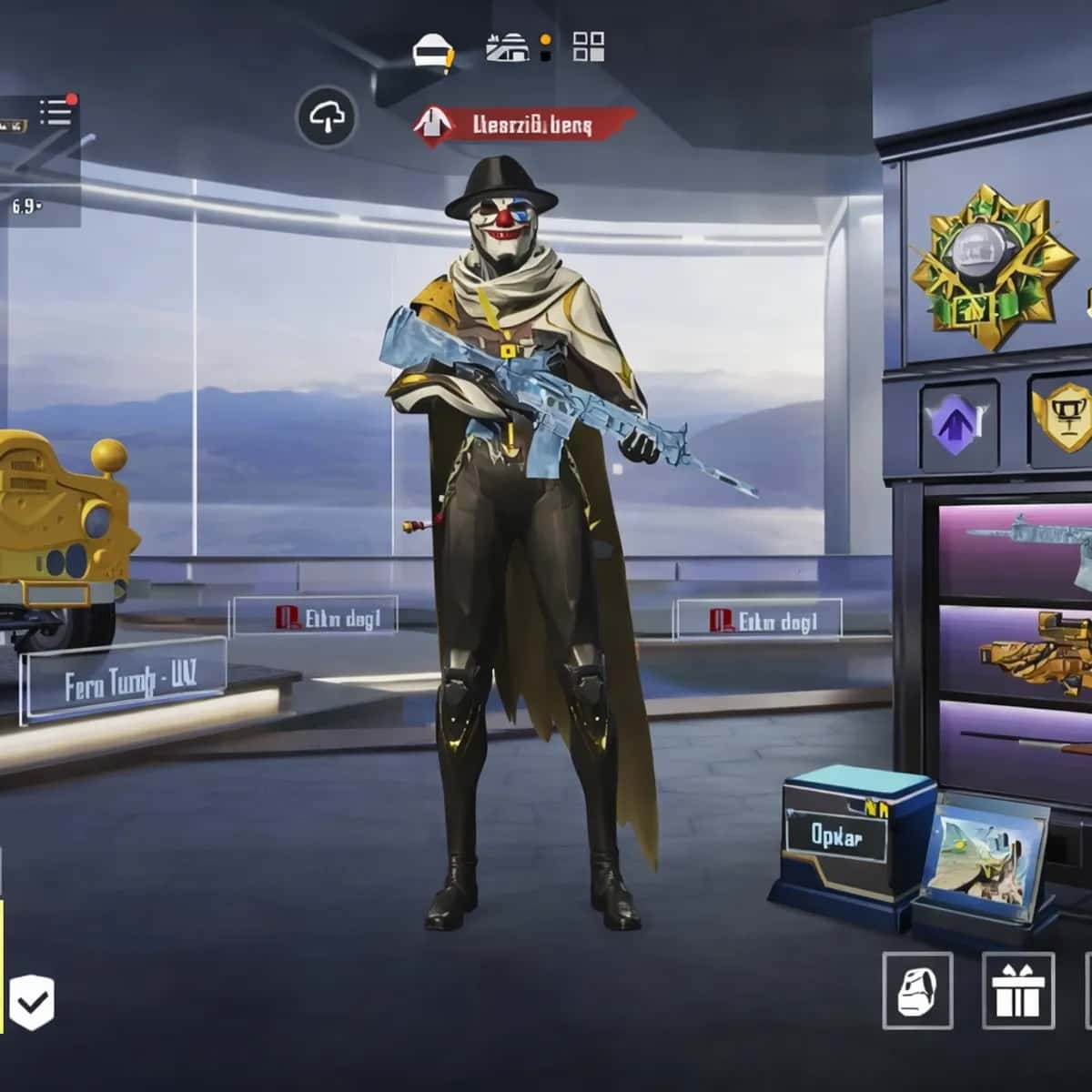Switch to the building icon tab
Viewport: 1092px width, 1092px height.
[x=507, y=47]
